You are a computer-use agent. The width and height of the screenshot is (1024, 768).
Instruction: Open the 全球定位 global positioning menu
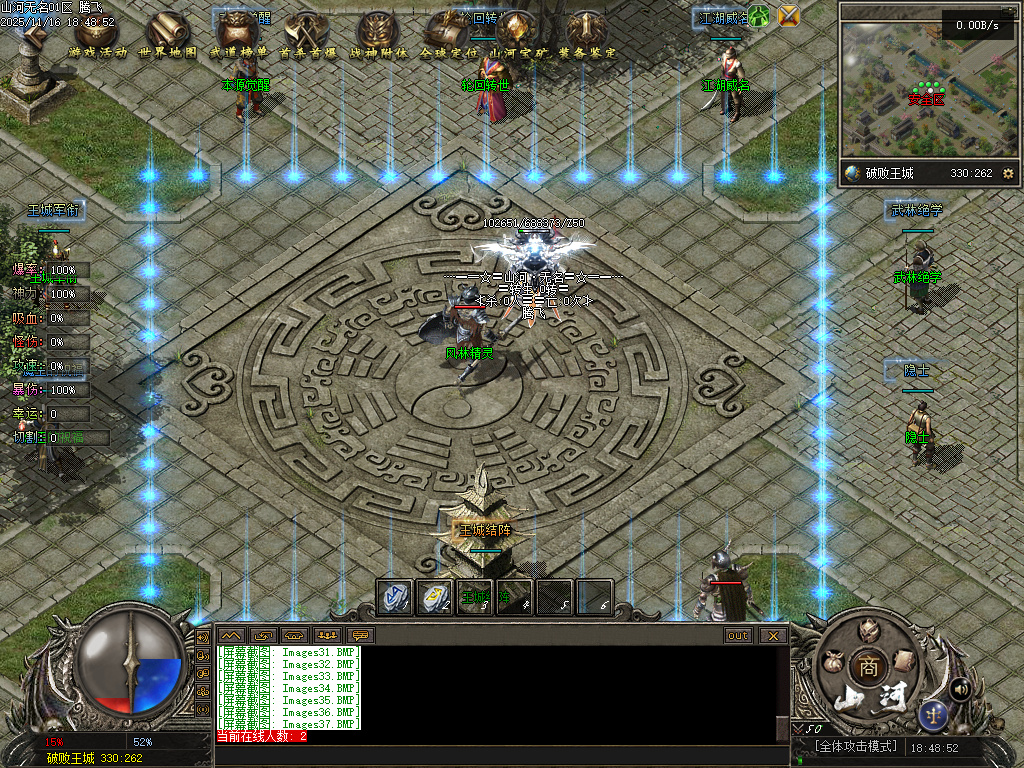pos(447,33)
